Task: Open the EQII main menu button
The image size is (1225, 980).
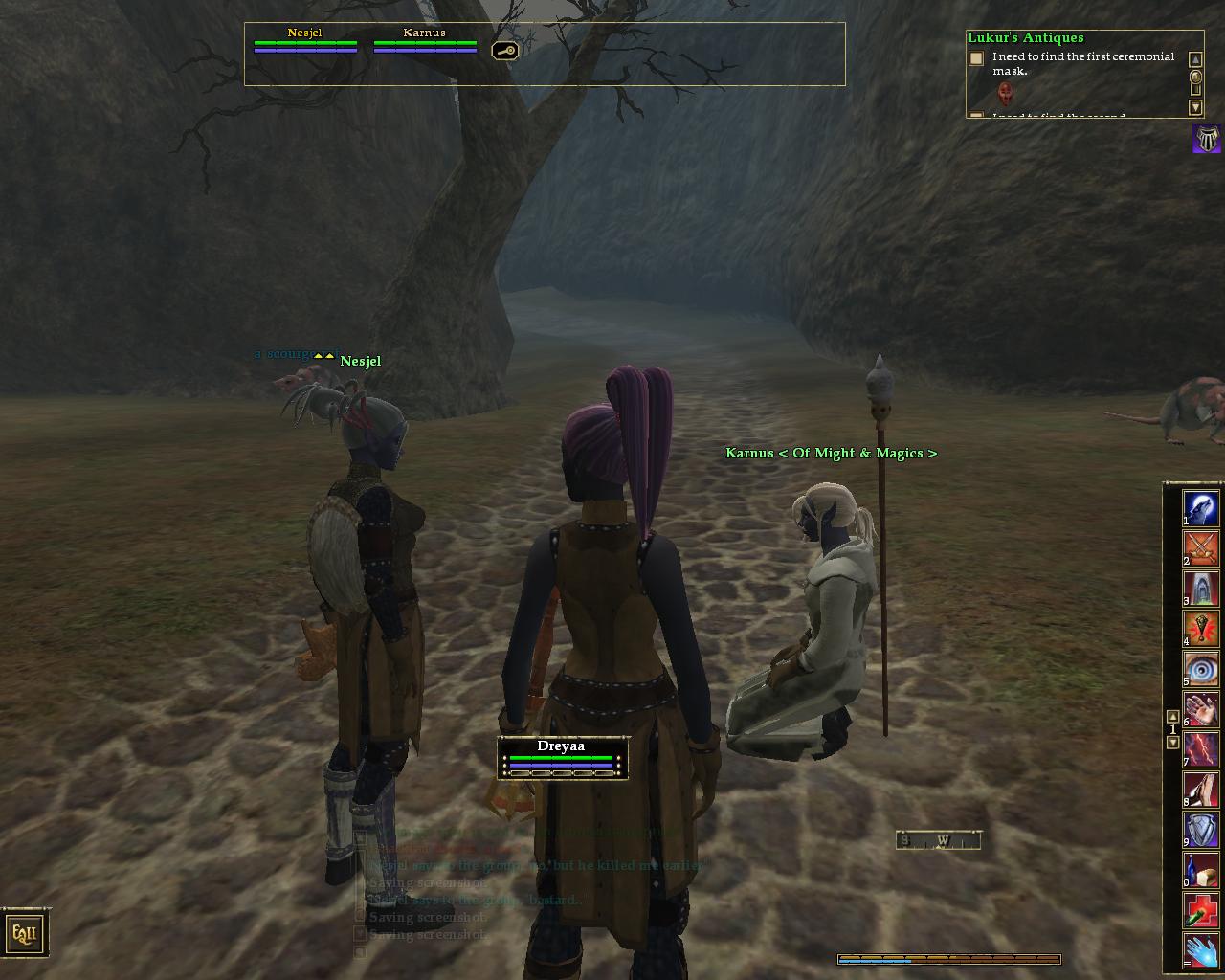Action: pos(24,932)
